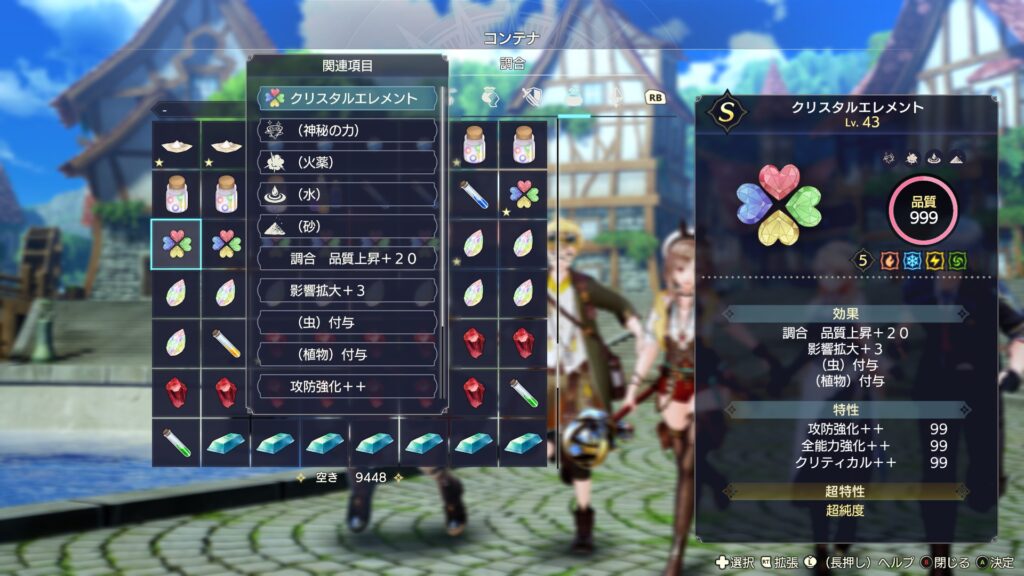Select the 調合 品質上昇+20 effect entry
Screen dimensions: 1024x576
pos(347,258)
